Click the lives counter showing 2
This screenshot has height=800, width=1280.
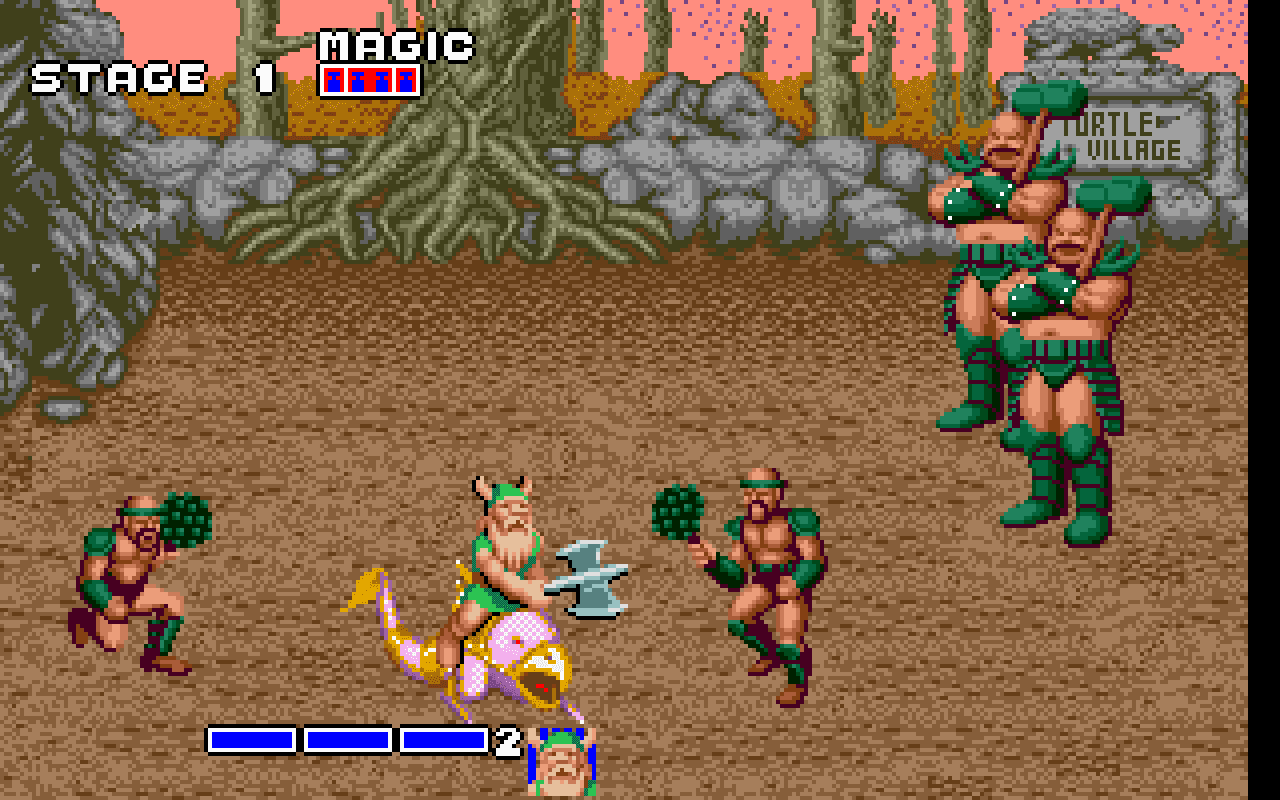[x=508, y=742]
